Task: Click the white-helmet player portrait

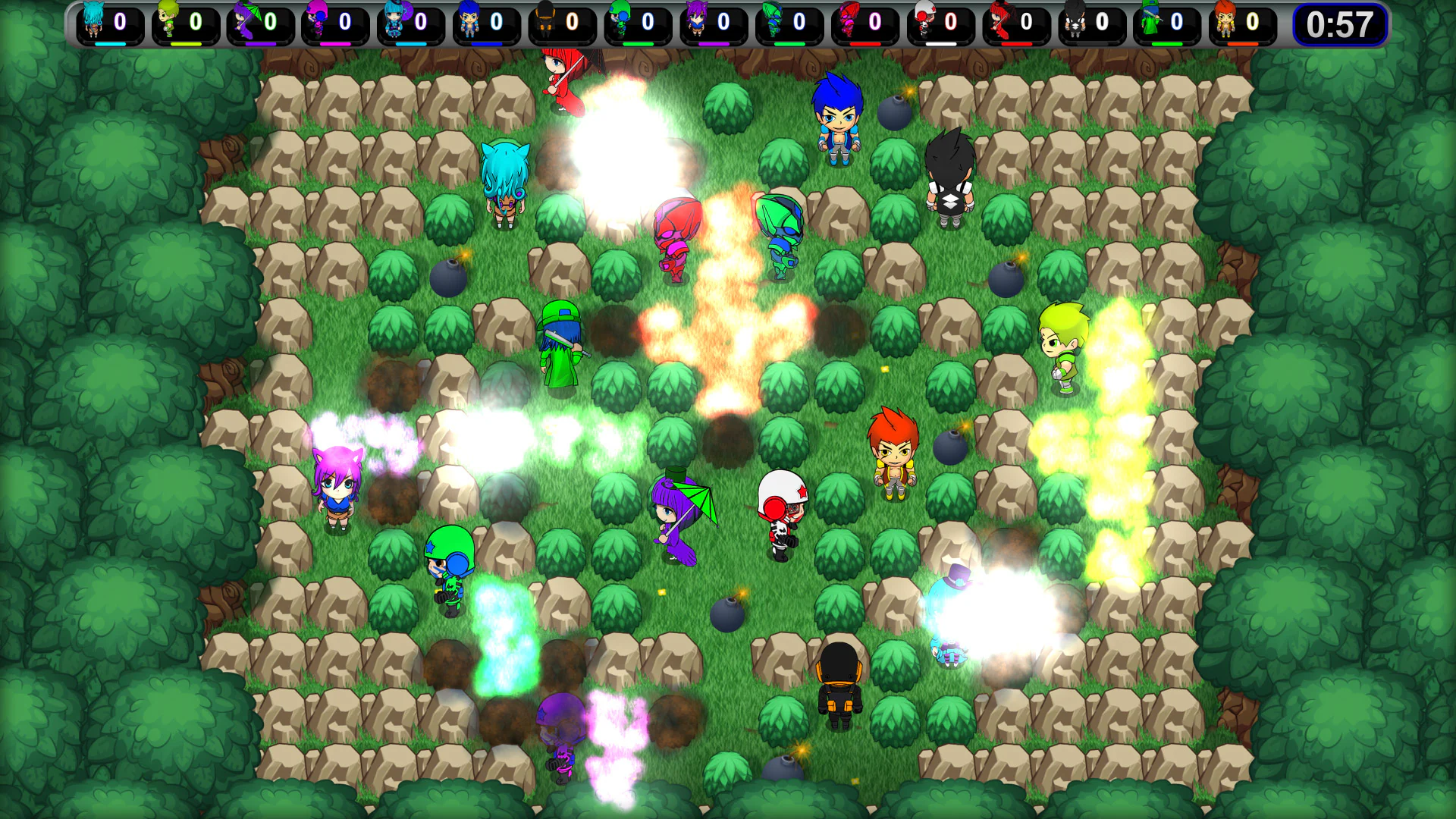Action: (925, 21)
